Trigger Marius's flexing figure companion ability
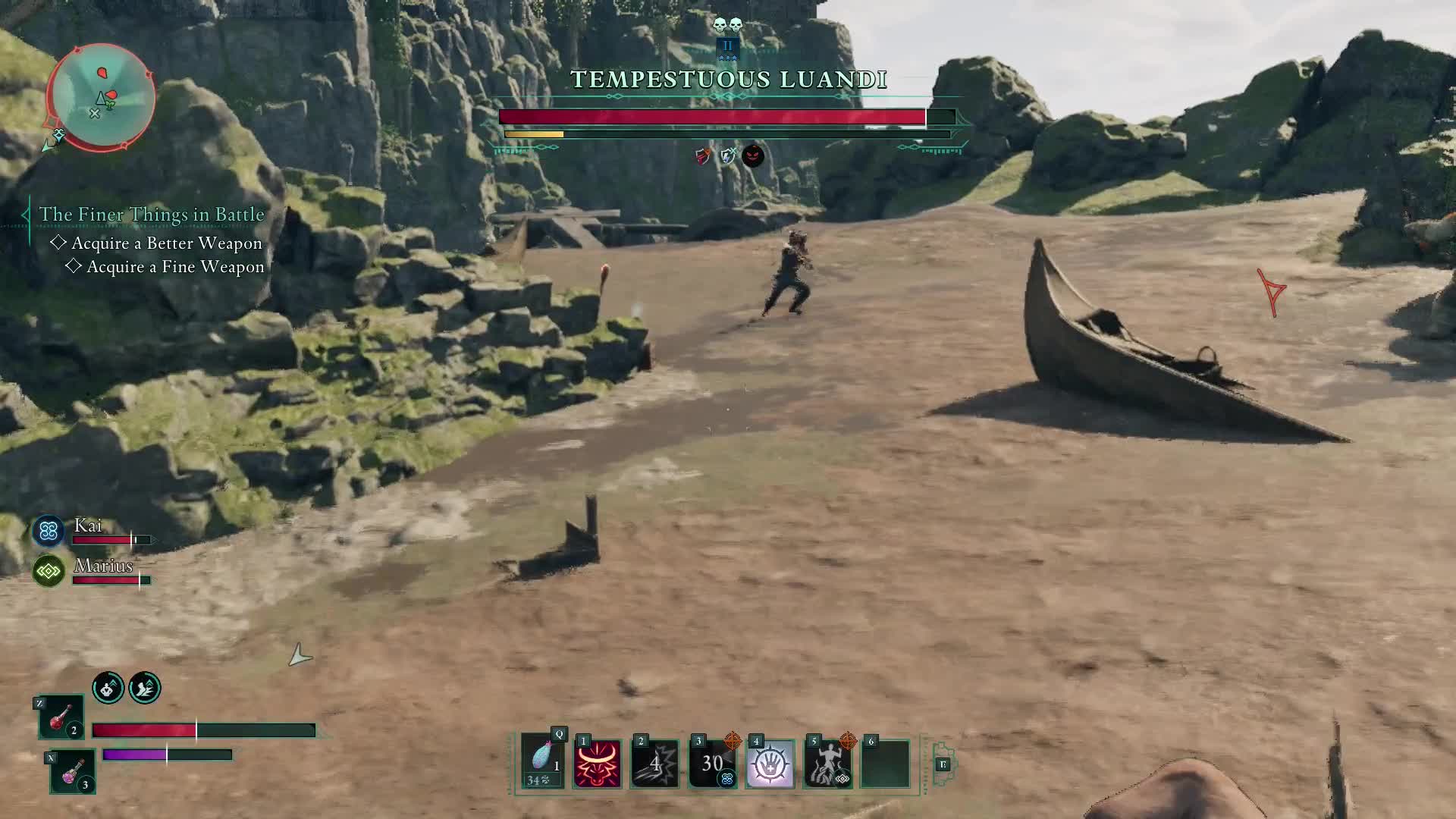The width and height of the screenshot is (1456, 819). [827, 764]
